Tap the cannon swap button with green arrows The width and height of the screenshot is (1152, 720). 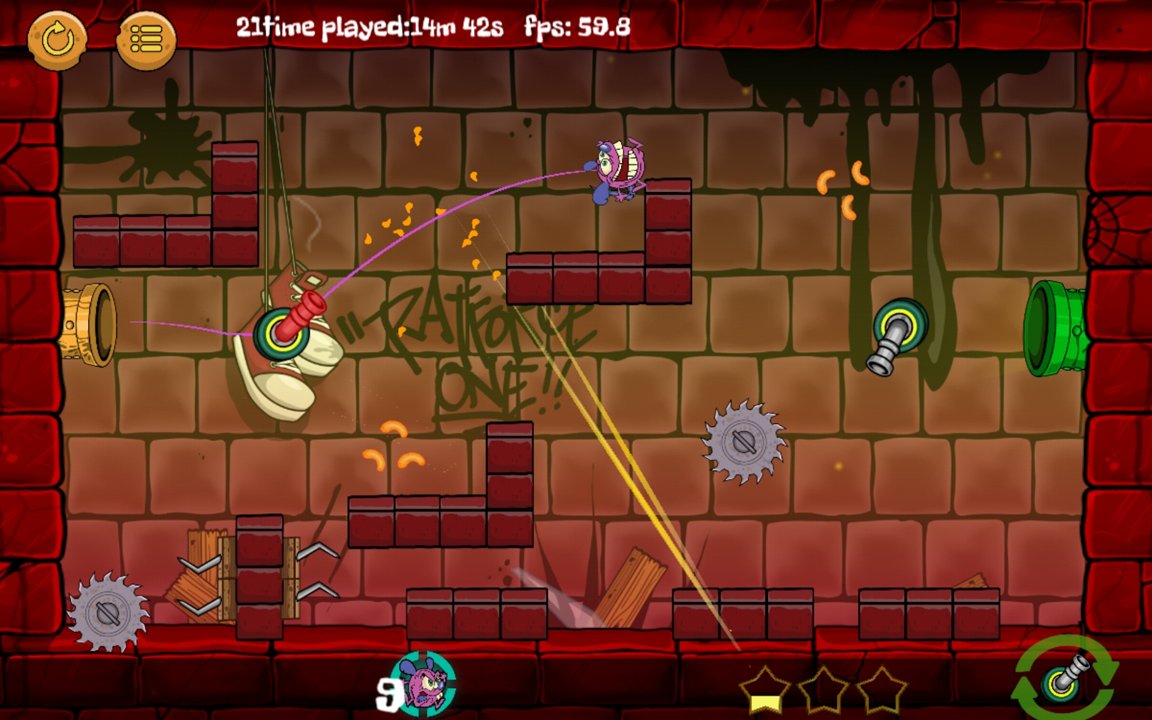click(1065, 678)
